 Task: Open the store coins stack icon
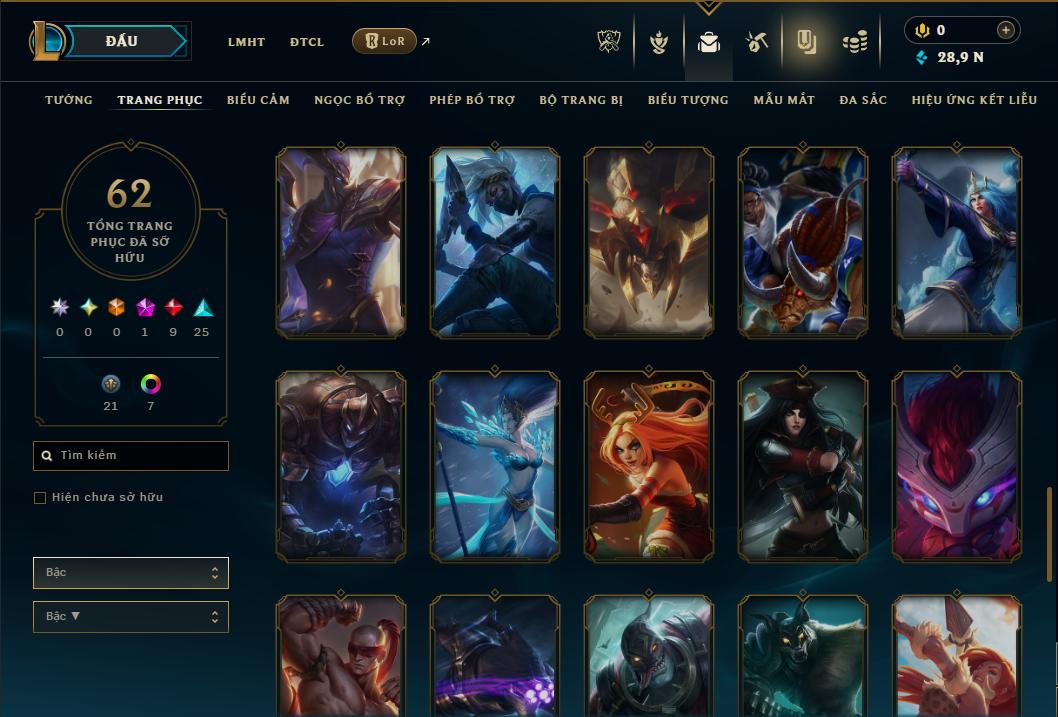click(x=854, y=42)
